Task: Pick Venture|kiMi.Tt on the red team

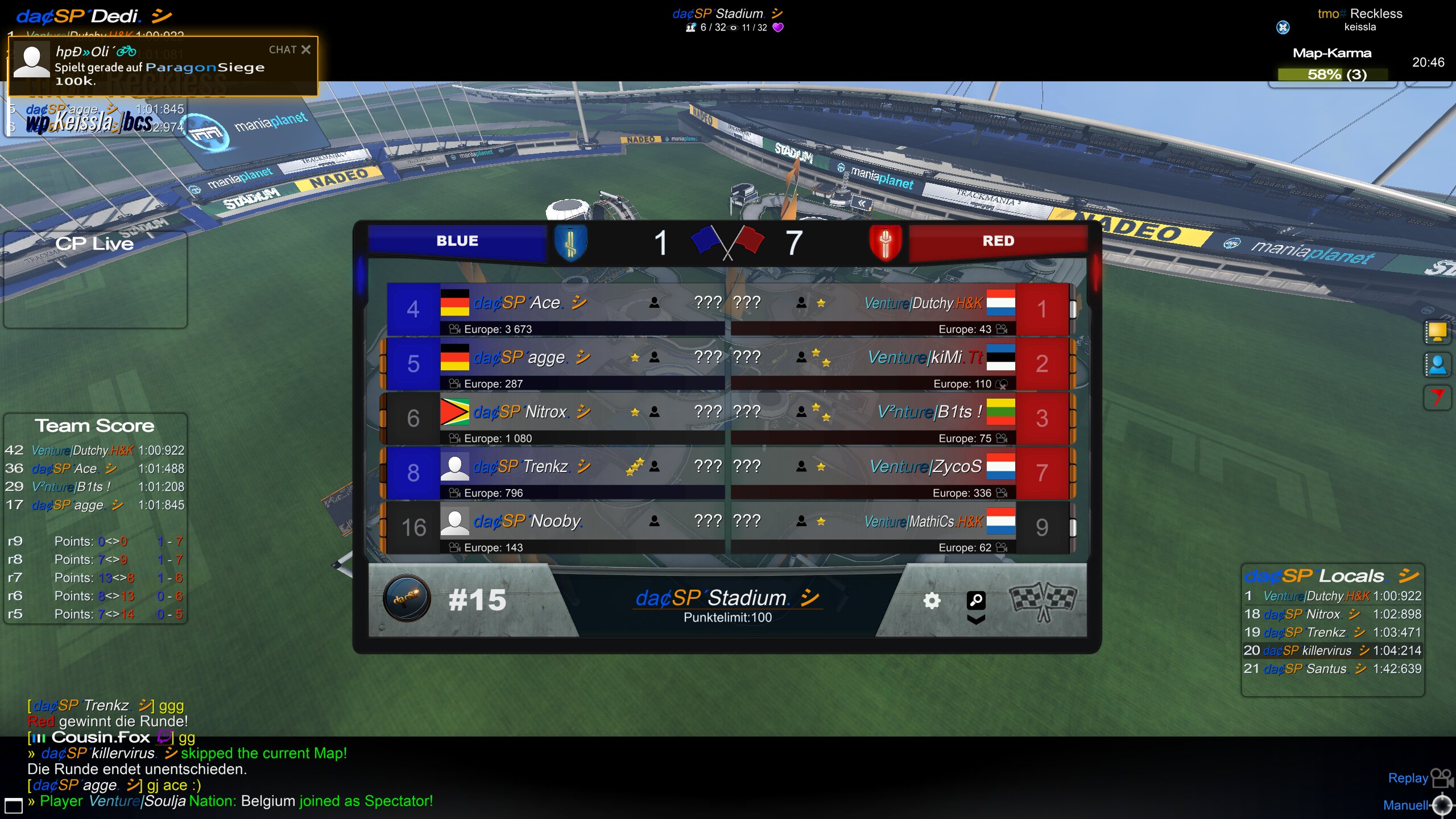Action: pos(900,363)
